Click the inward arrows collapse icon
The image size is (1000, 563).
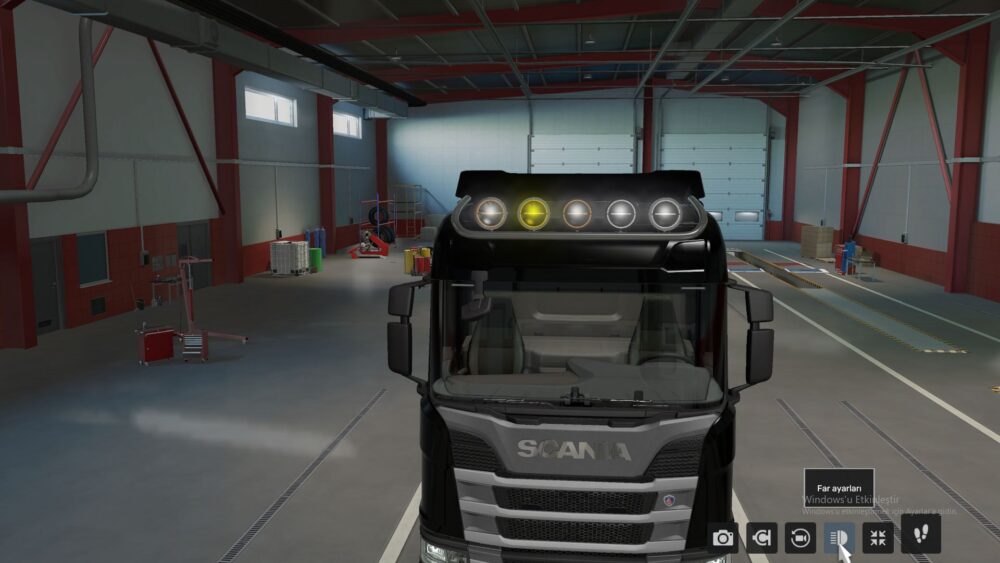(x=878, y=538)
